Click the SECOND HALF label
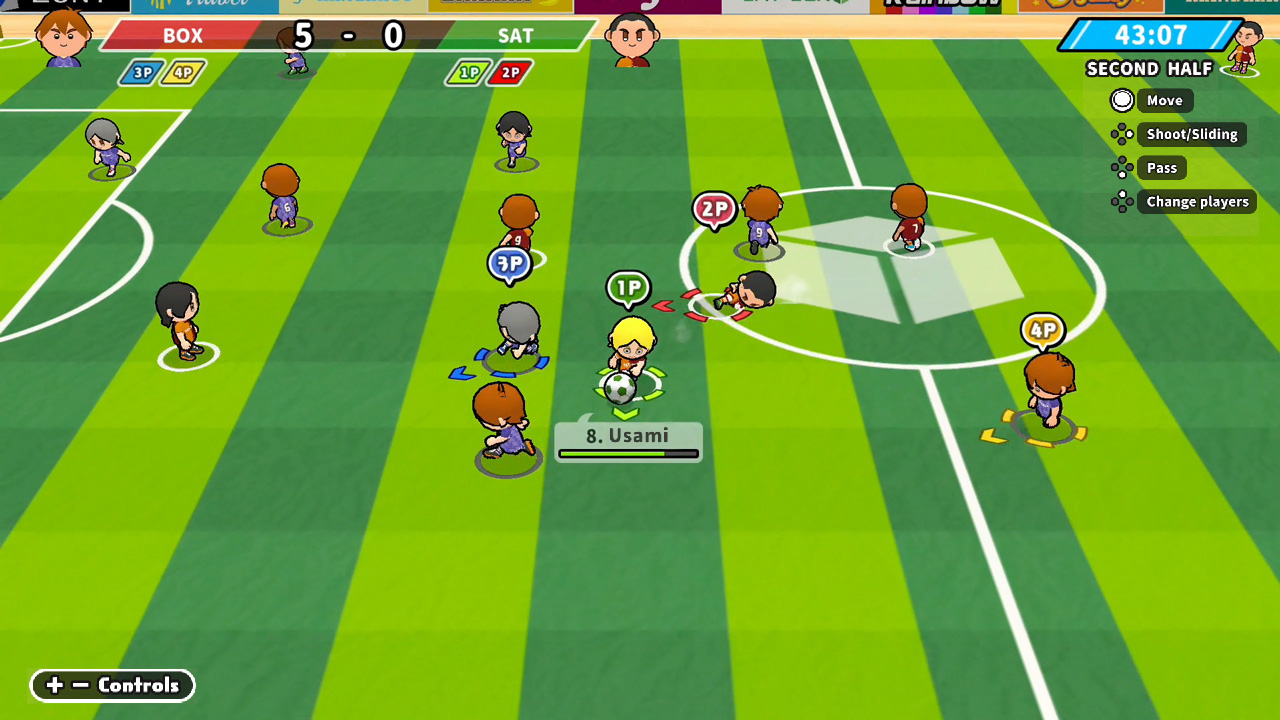Screen dimensions: 1280x720 [1150, 69]
